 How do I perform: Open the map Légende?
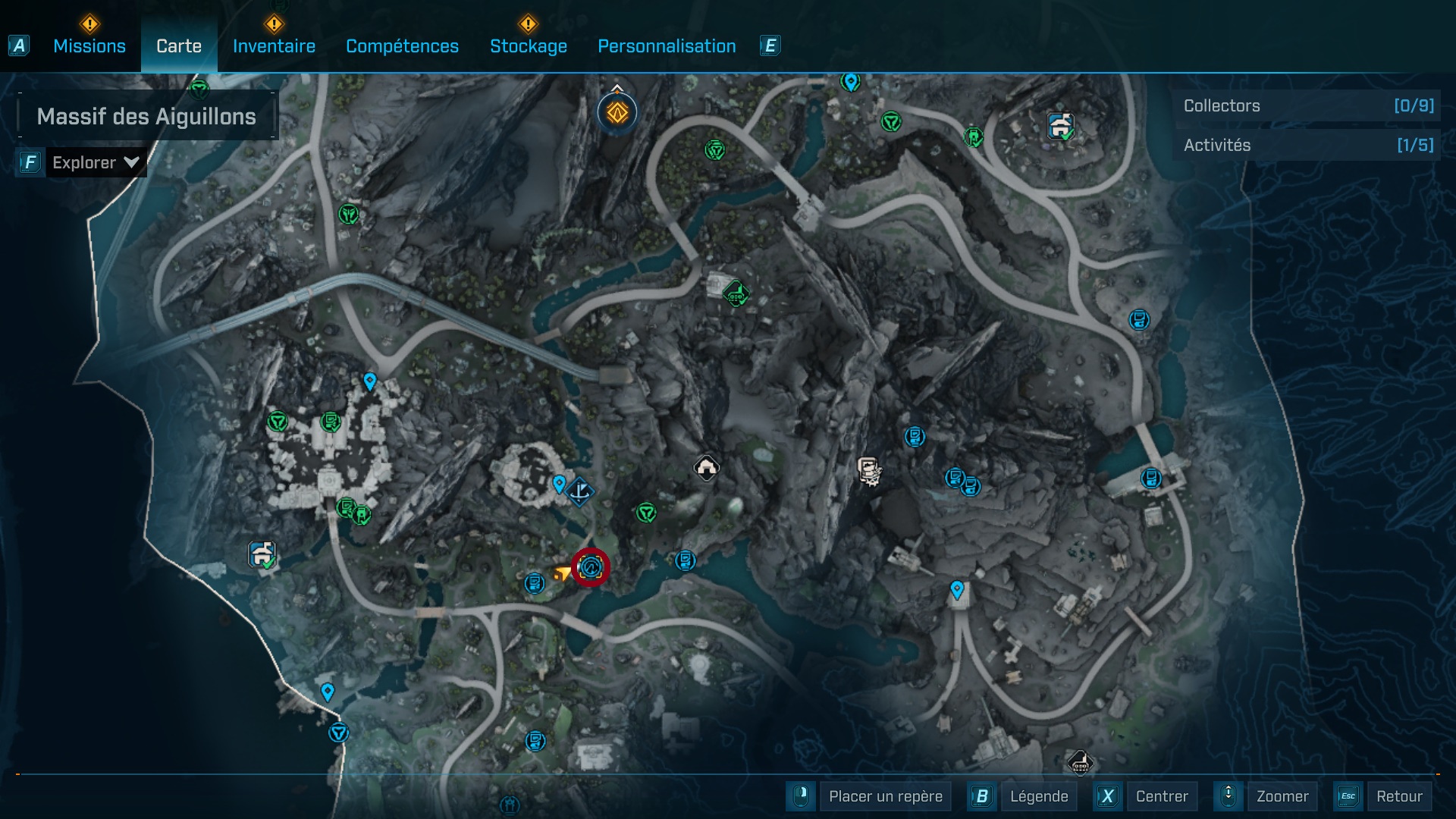[1038, 796]
